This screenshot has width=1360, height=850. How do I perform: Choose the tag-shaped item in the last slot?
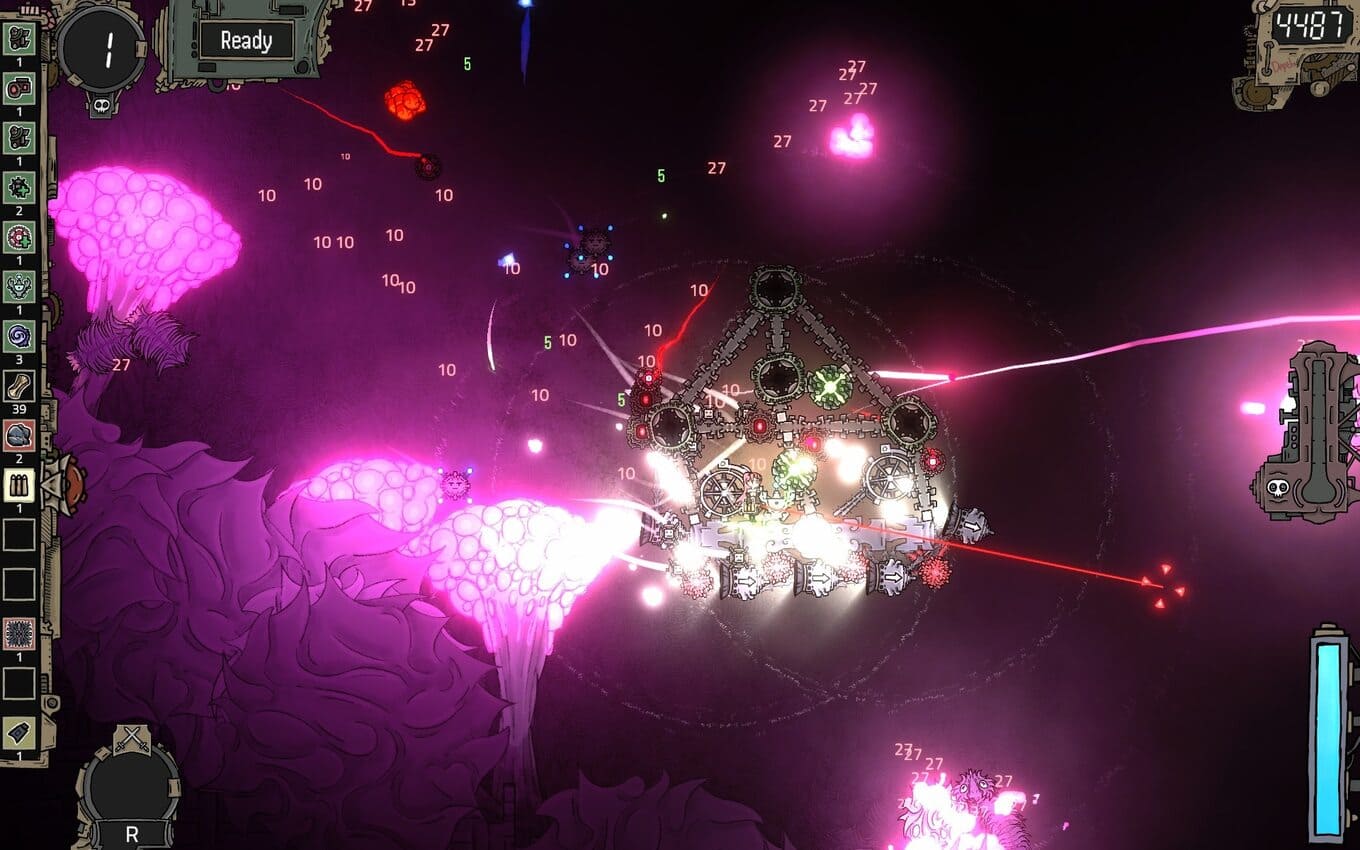tap(19, 733)
